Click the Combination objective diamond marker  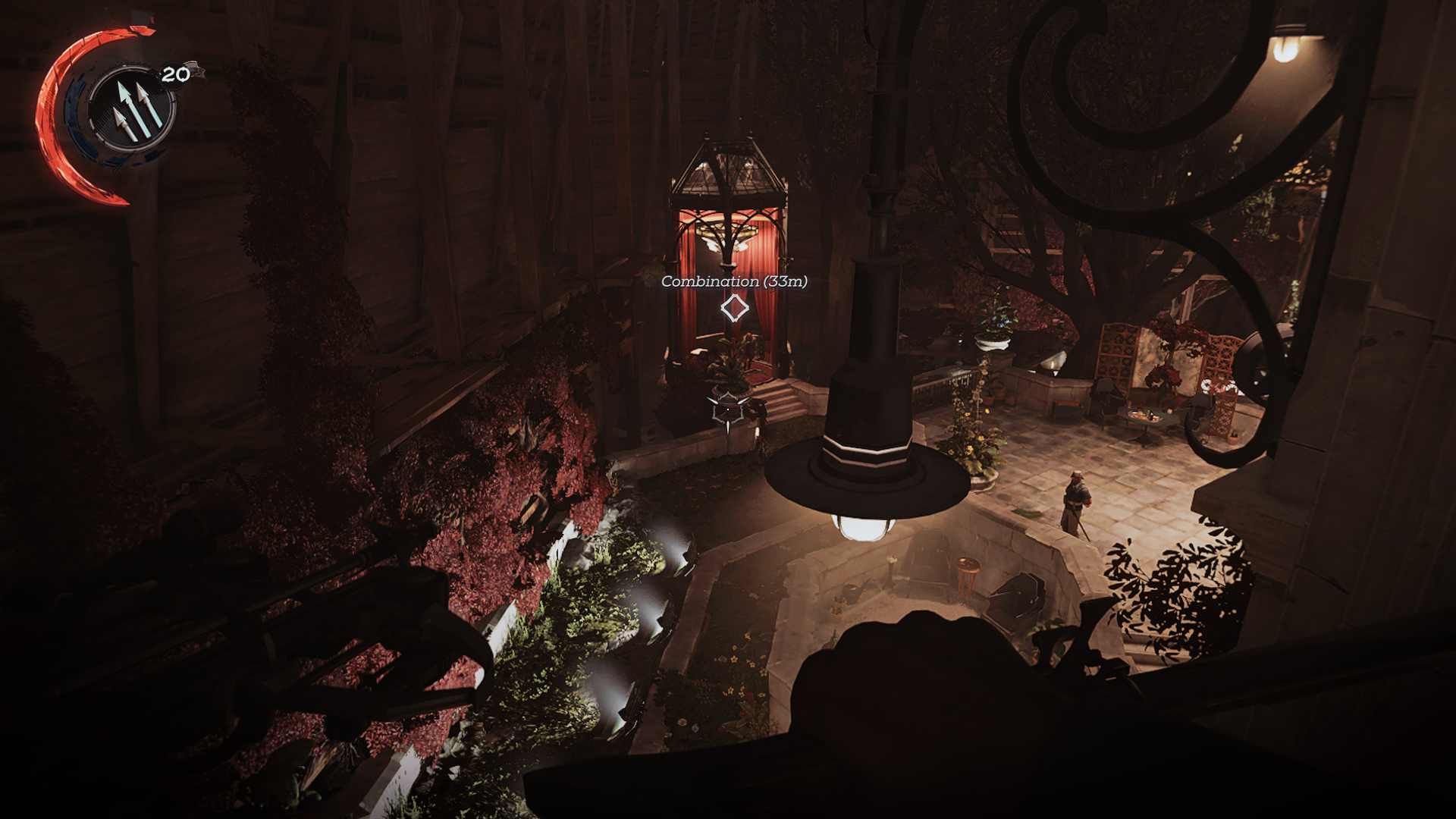tap(733, 308)
